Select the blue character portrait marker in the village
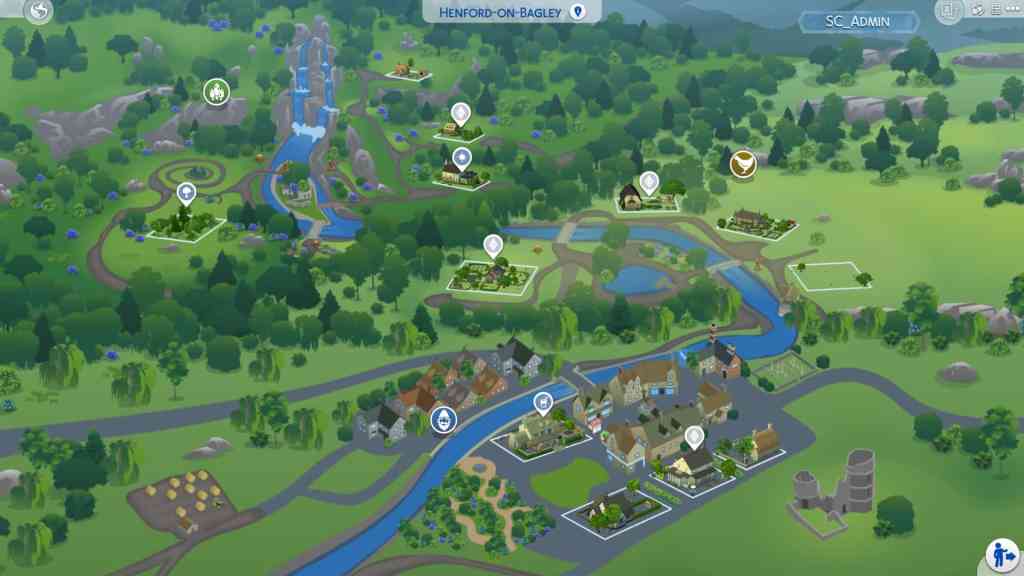 pos(442,421)
